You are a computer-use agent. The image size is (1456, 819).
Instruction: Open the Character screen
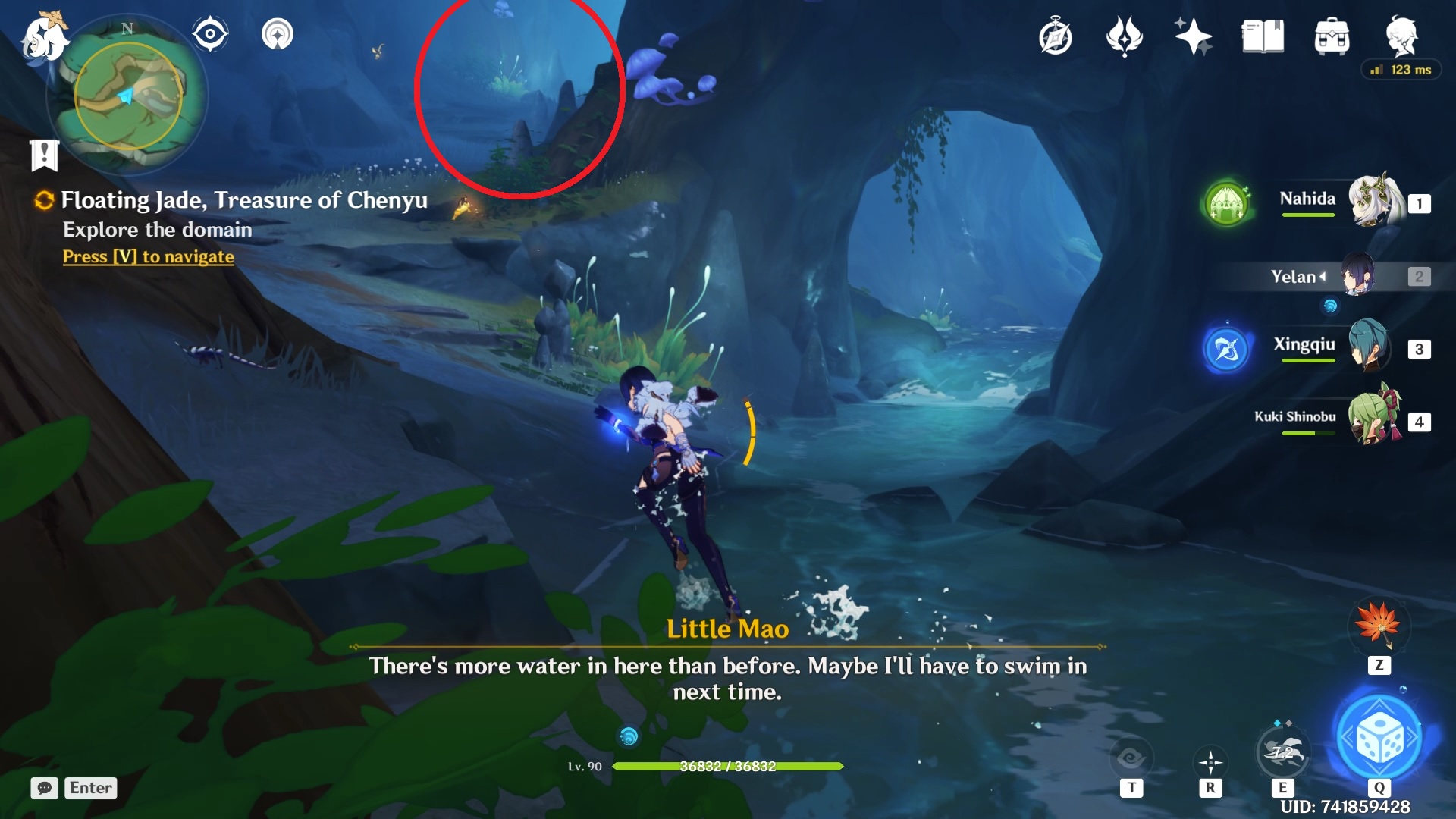point(1402,36)
